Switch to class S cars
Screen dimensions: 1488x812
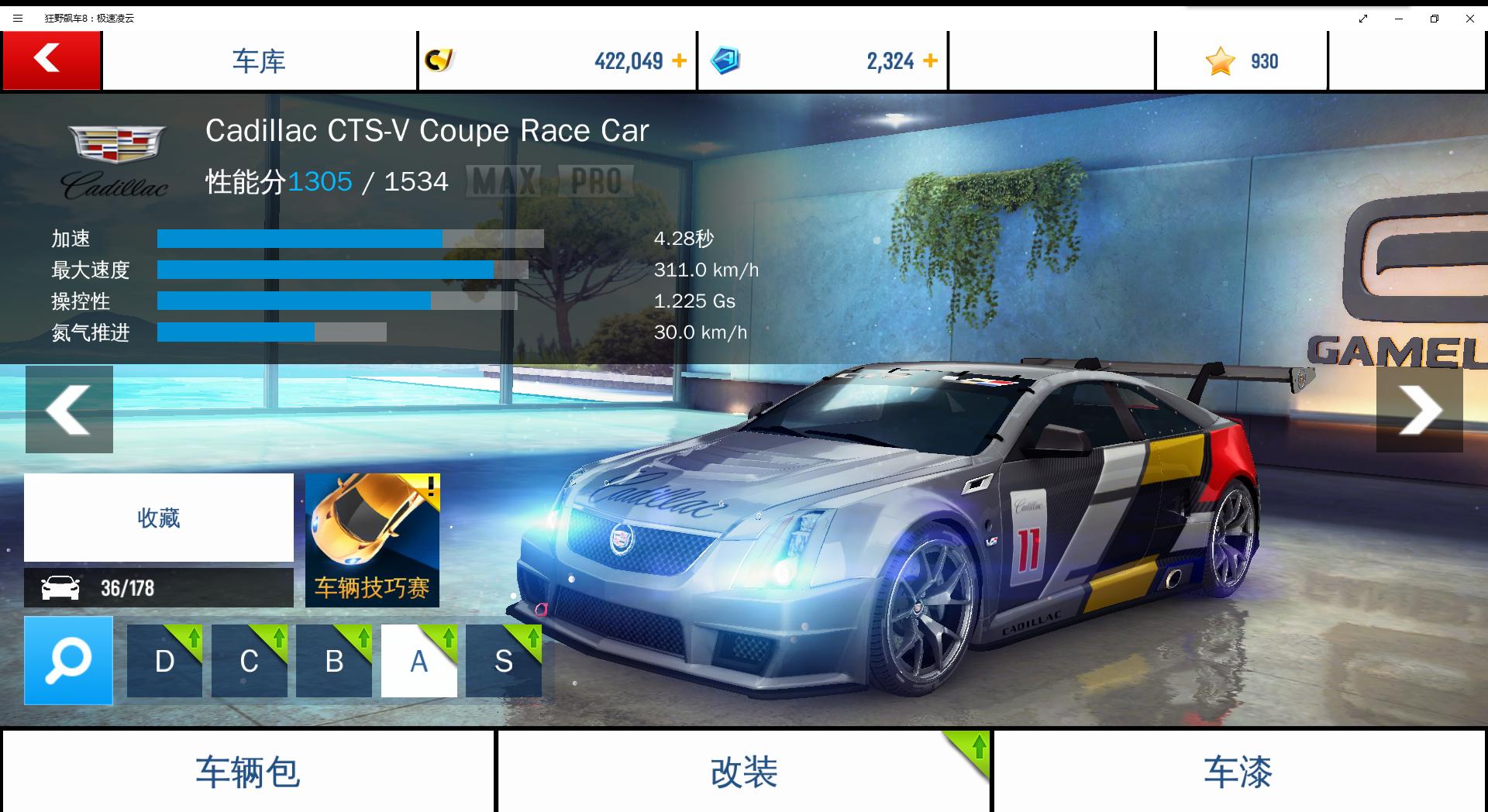click(504, 661)
